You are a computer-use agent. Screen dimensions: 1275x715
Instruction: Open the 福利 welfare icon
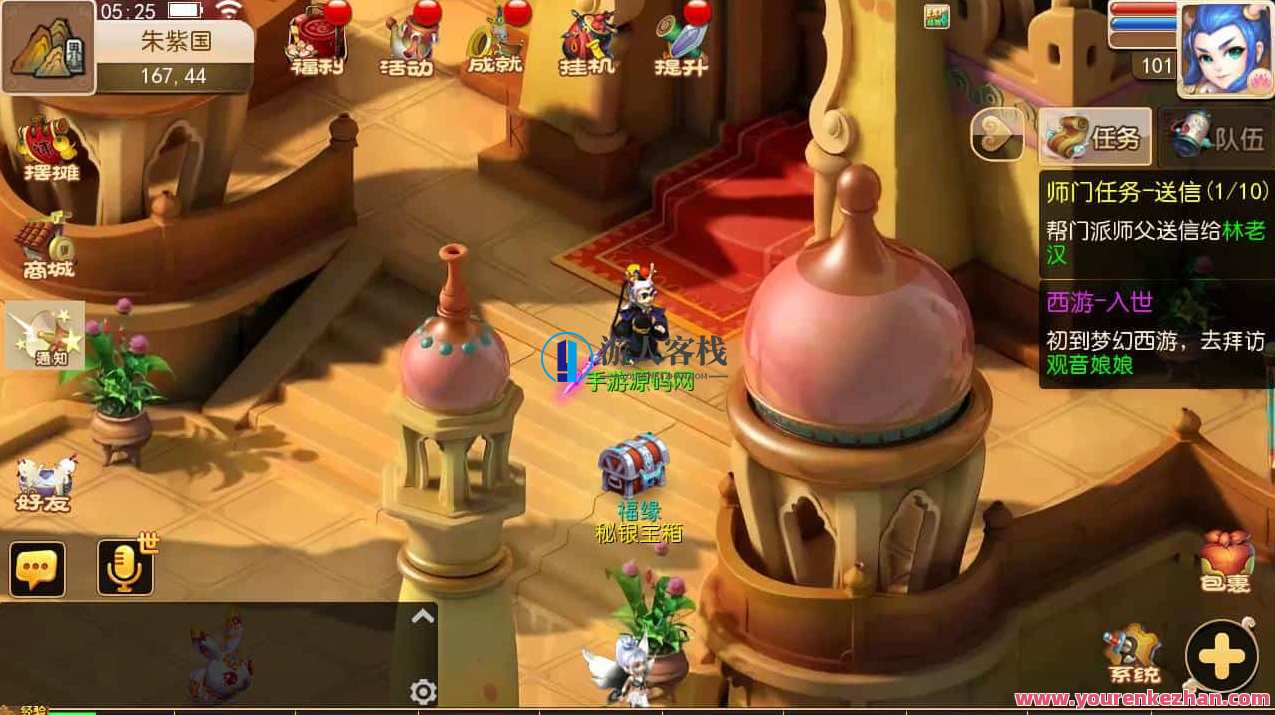tap(316, 42)
